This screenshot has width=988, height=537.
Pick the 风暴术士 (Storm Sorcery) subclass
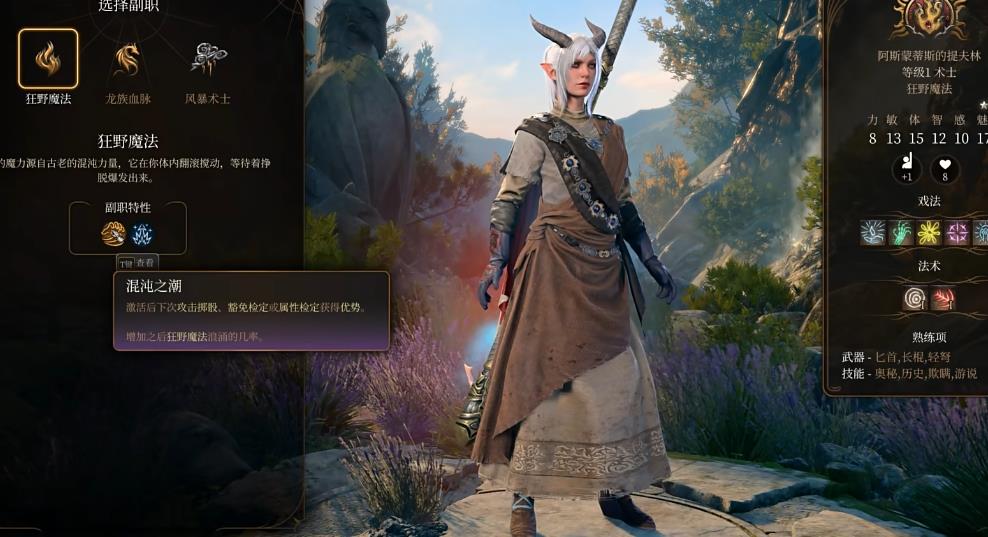tap(208, 59)
